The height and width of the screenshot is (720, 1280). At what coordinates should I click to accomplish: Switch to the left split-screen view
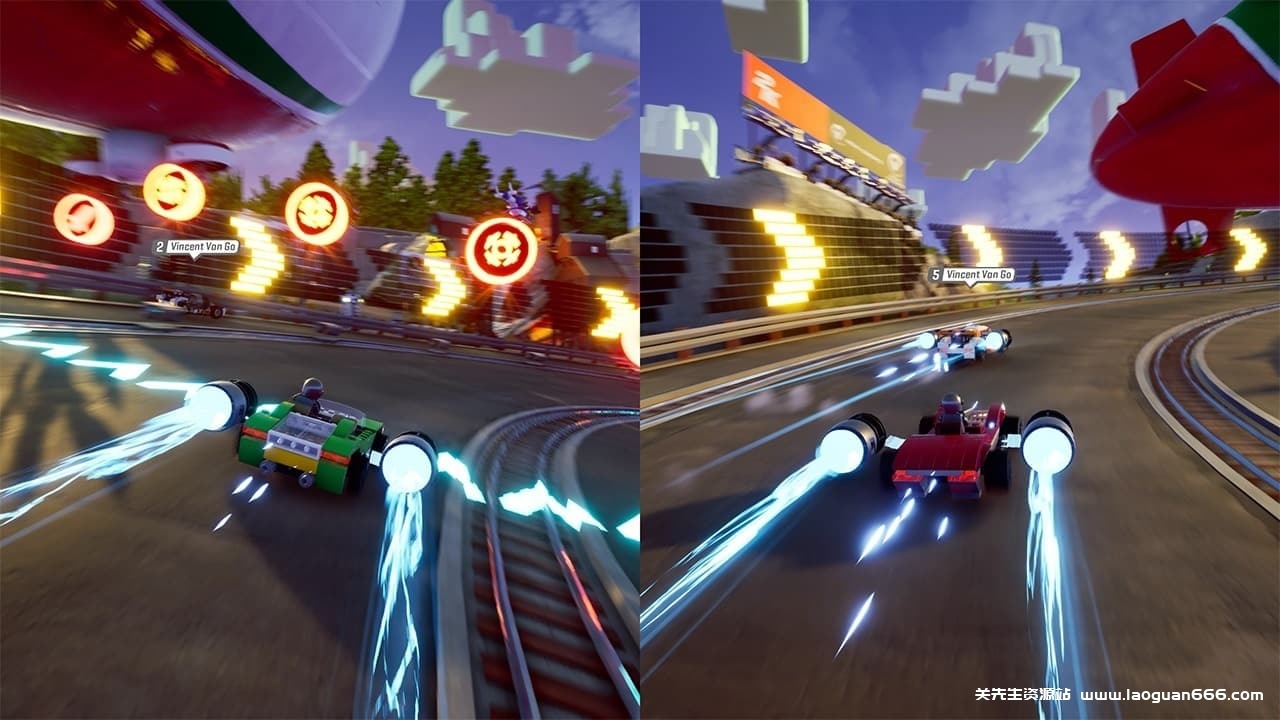320,360
